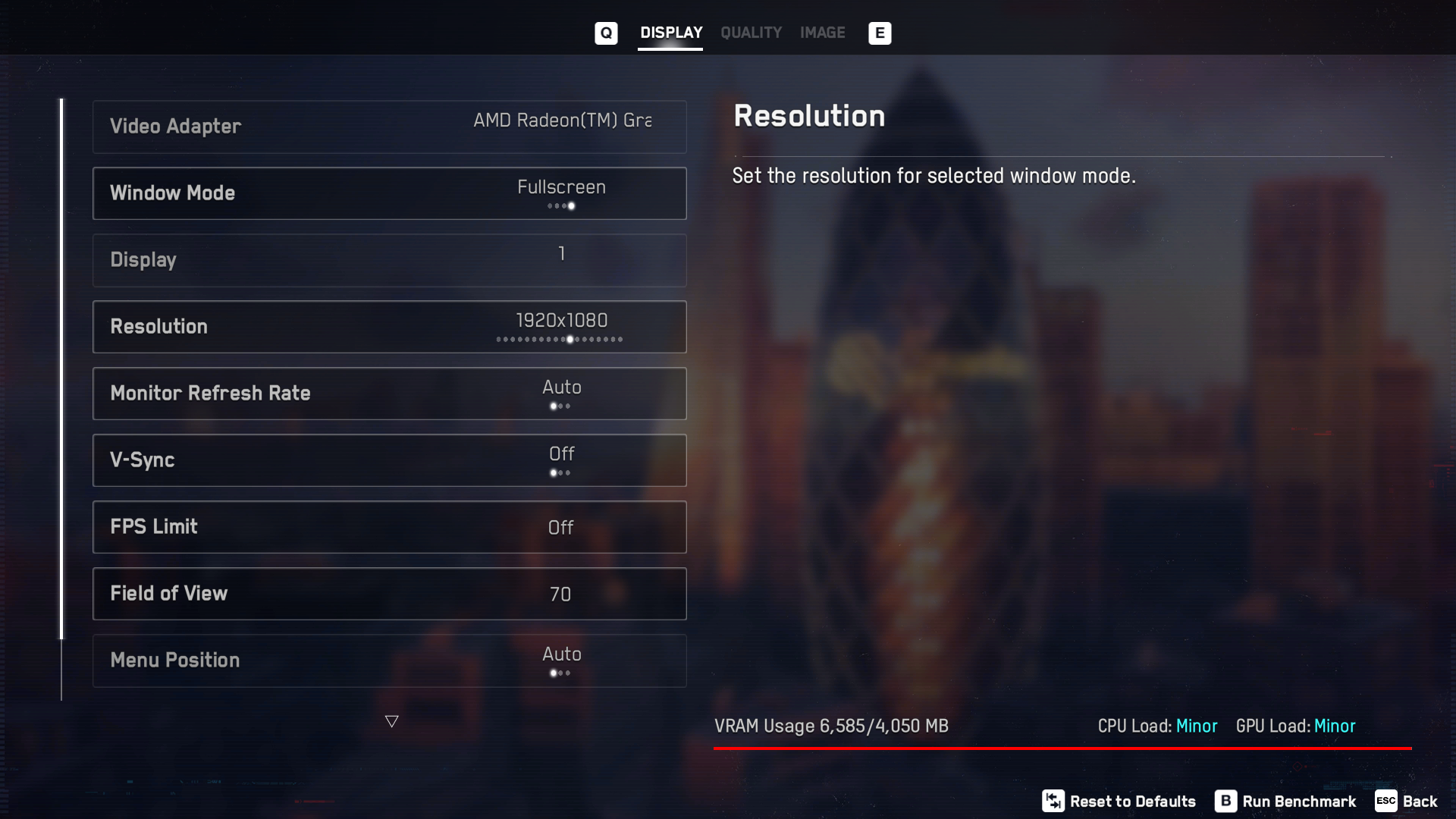The image size is (1456, 819).
Task: Change the Window Mode setting
Action: tap(389, 193)
